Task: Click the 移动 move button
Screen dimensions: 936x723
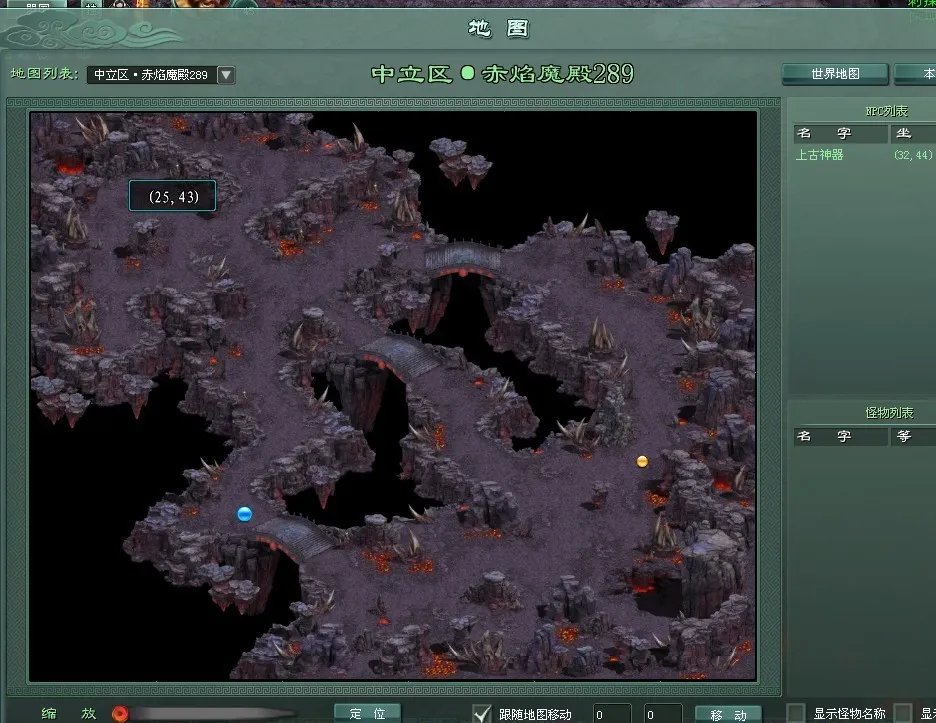Action: point(728,714)
